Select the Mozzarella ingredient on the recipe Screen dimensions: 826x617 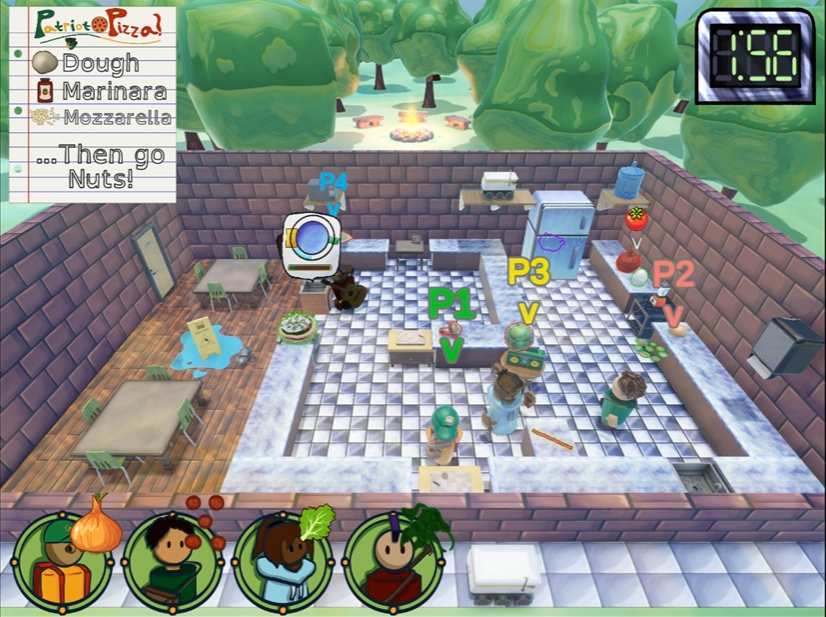100,118
